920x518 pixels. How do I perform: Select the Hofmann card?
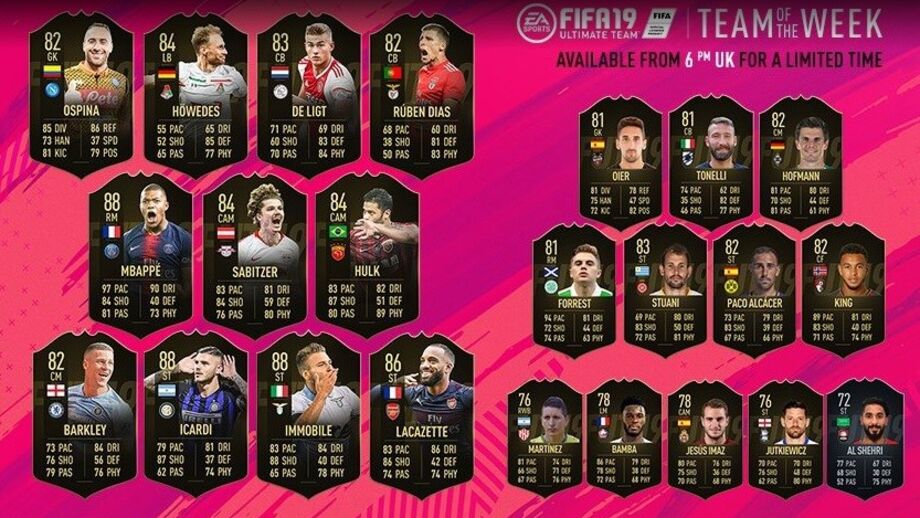799,160
